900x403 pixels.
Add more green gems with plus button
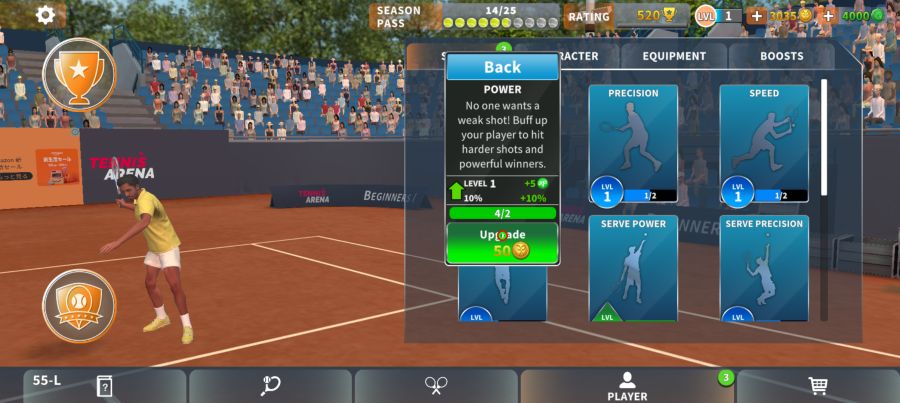coord(828,16)
